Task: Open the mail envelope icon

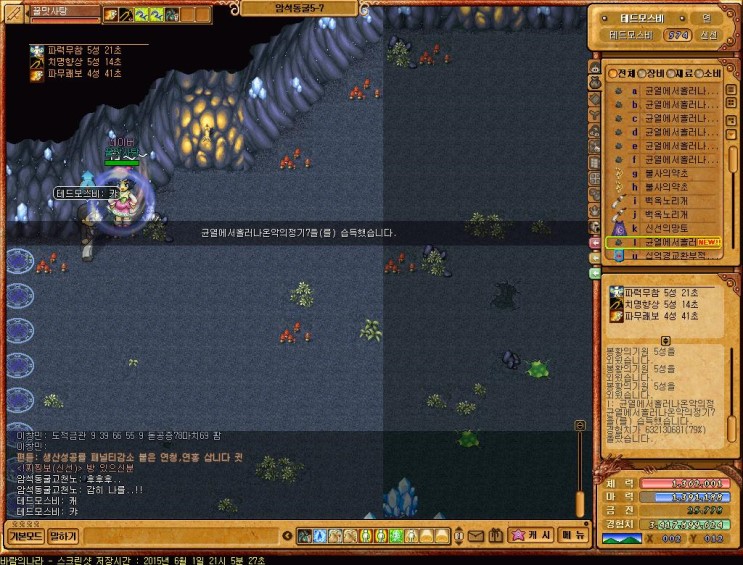Action: tap(475, 537)
